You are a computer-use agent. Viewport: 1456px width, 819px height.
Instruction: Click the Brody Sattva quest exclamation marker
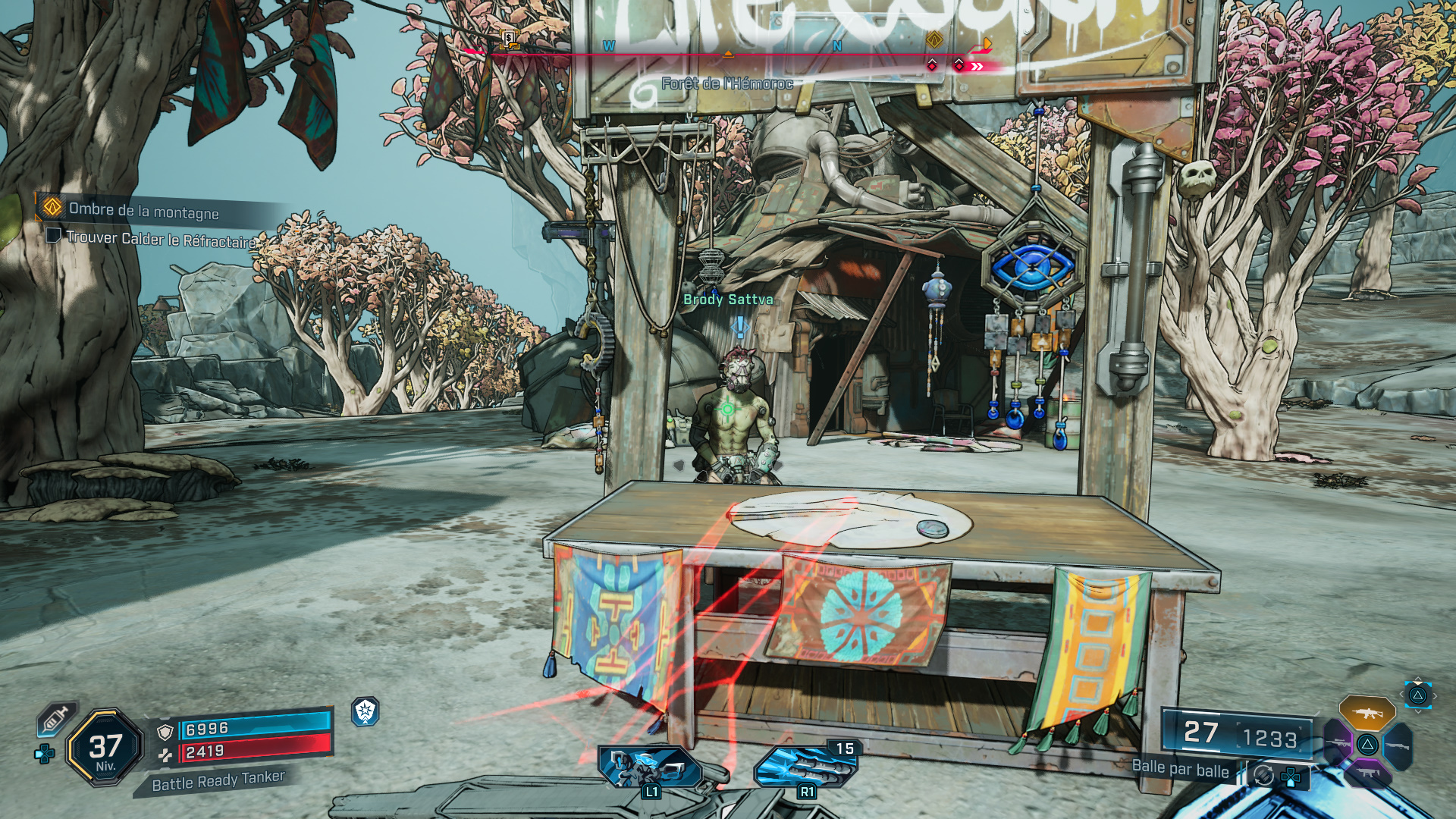pyautogui.click(x=739, y=327)
